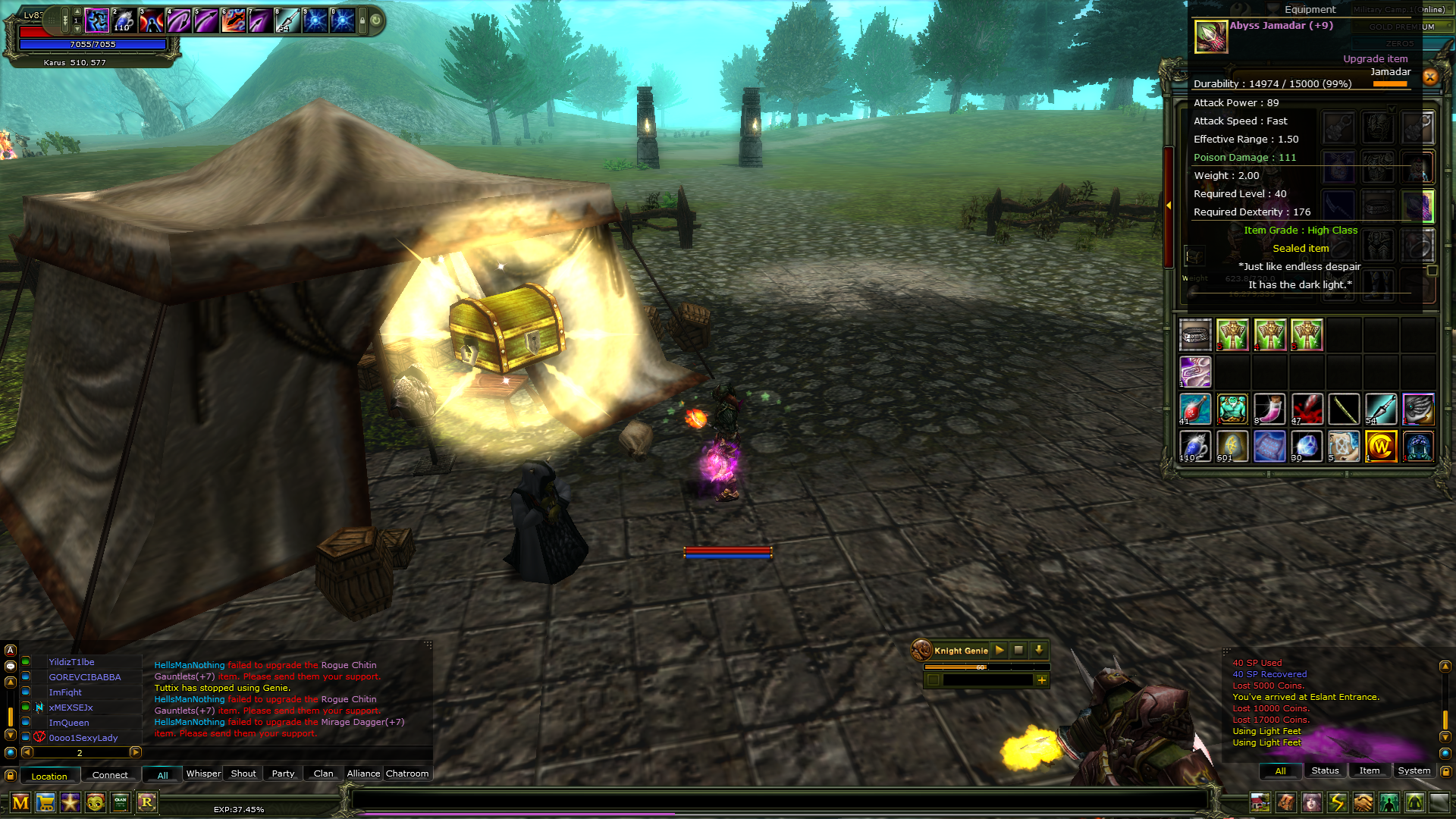This screenshot has height=819, width=1456.
Task: Start the Knight Genie with the play button
Action: [x=999, y=650]
